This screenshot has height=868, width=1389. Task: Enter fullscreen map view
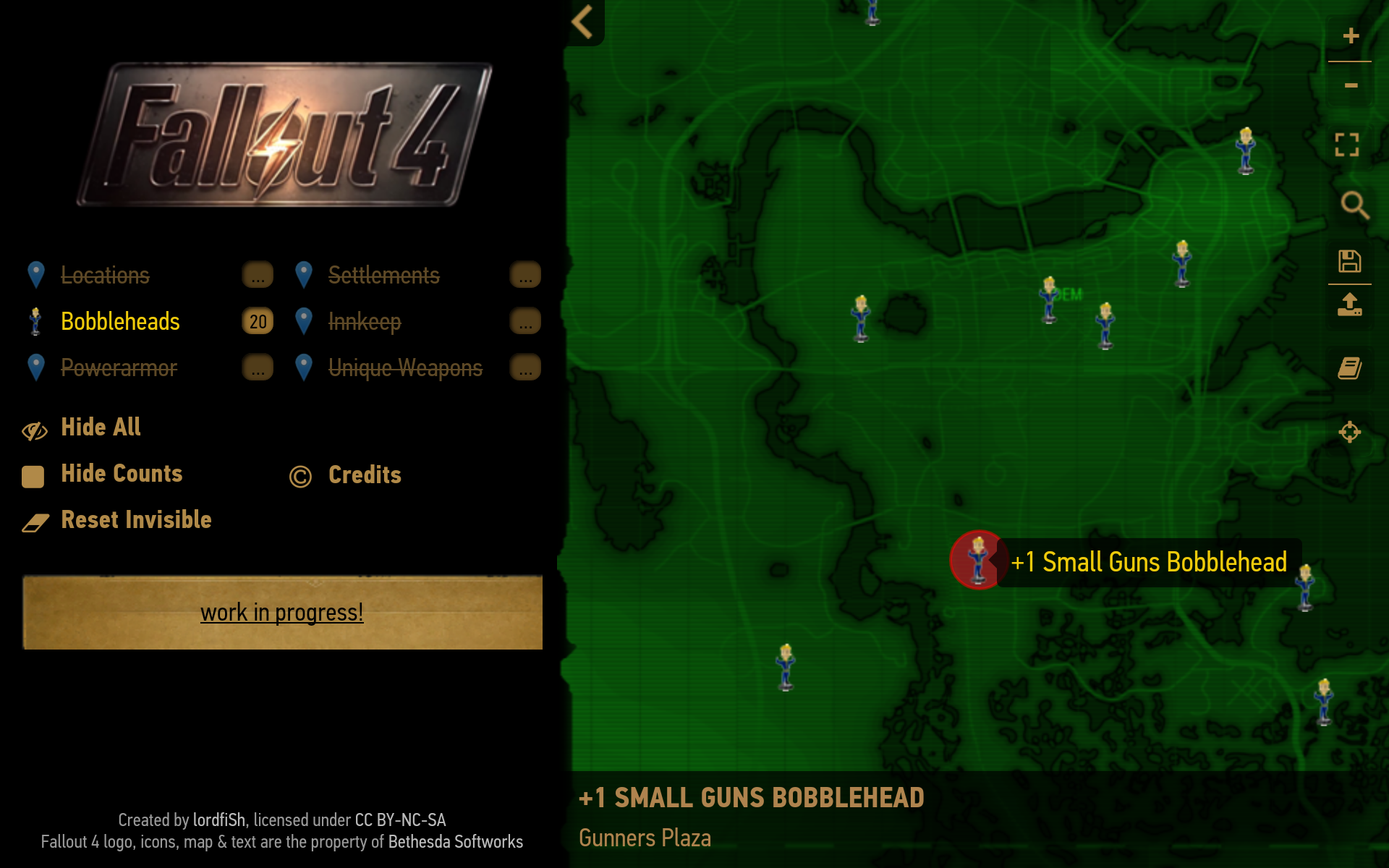1347,145
